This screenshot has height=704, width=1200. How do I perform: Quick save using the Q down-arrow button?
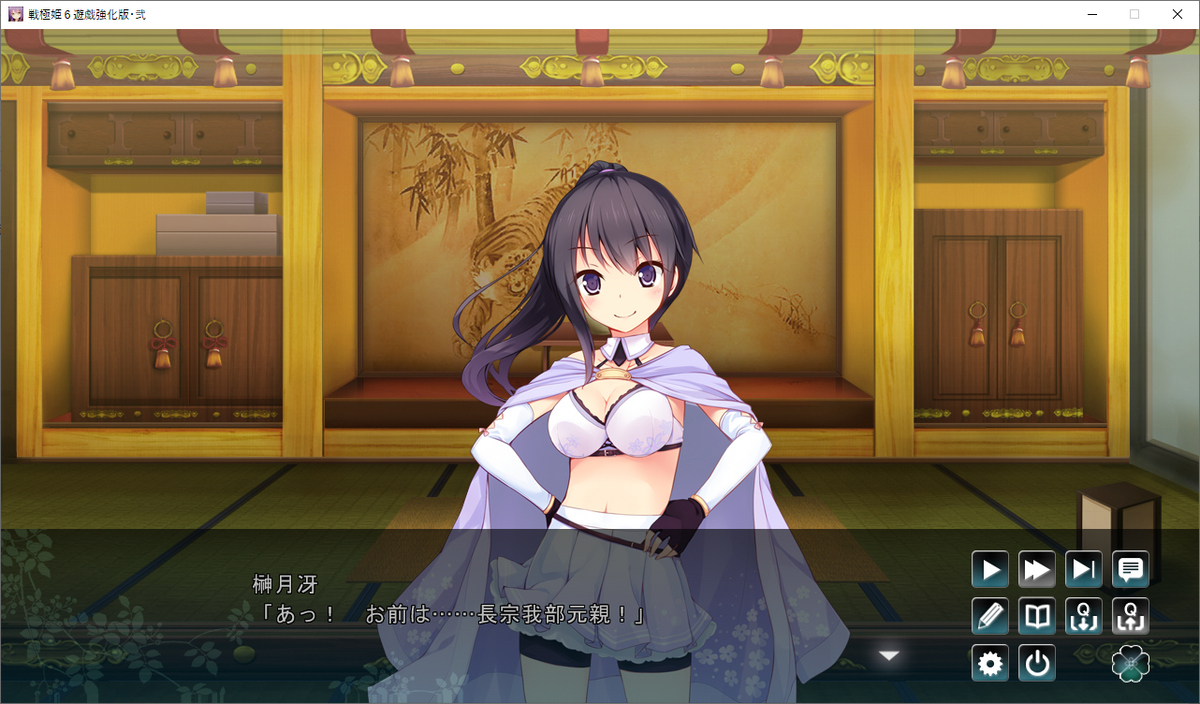coord(1084,616)
